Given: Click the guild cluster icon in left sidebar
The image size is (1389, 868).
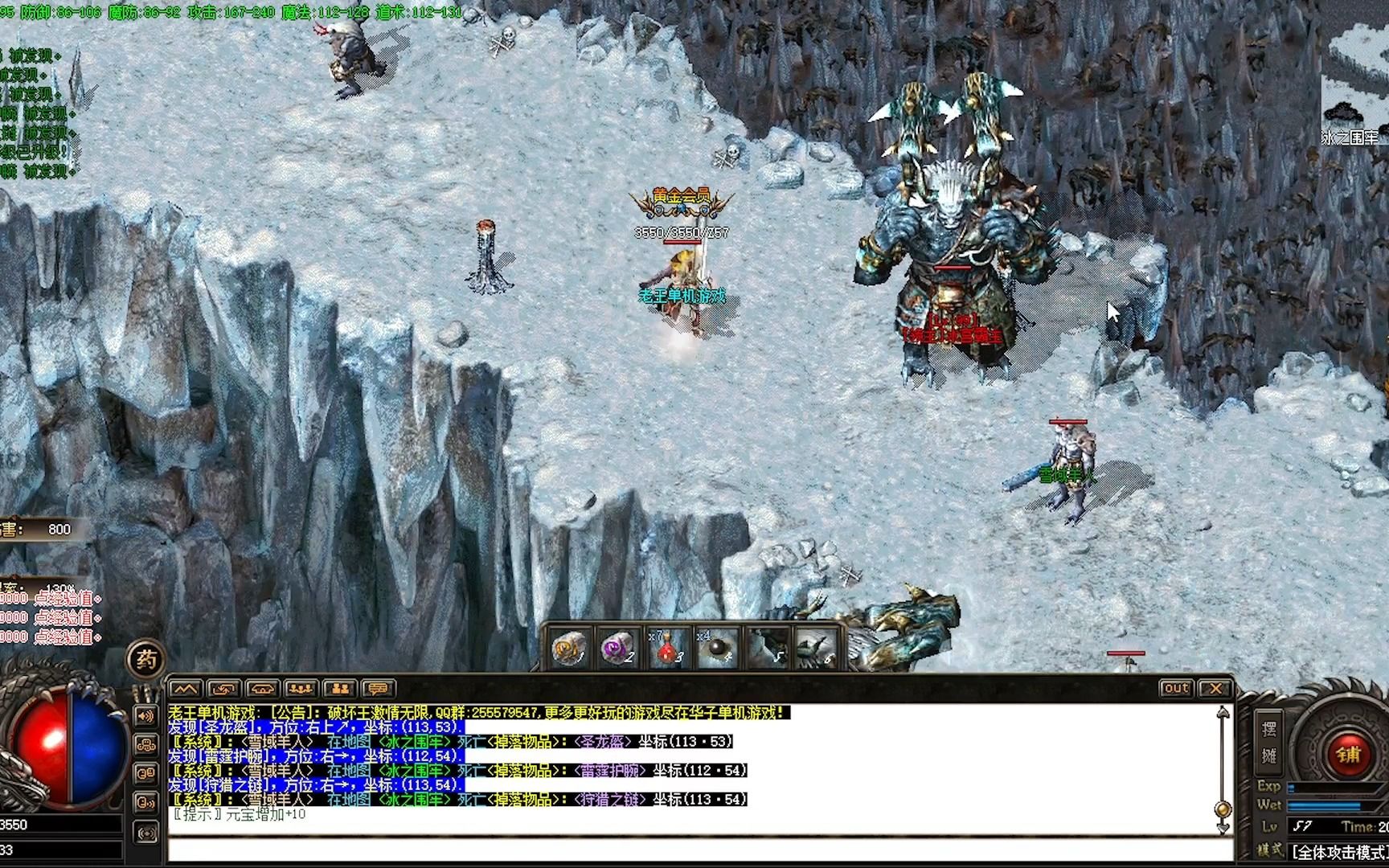Looking at the screenshot, I should [x=145, y=745].
